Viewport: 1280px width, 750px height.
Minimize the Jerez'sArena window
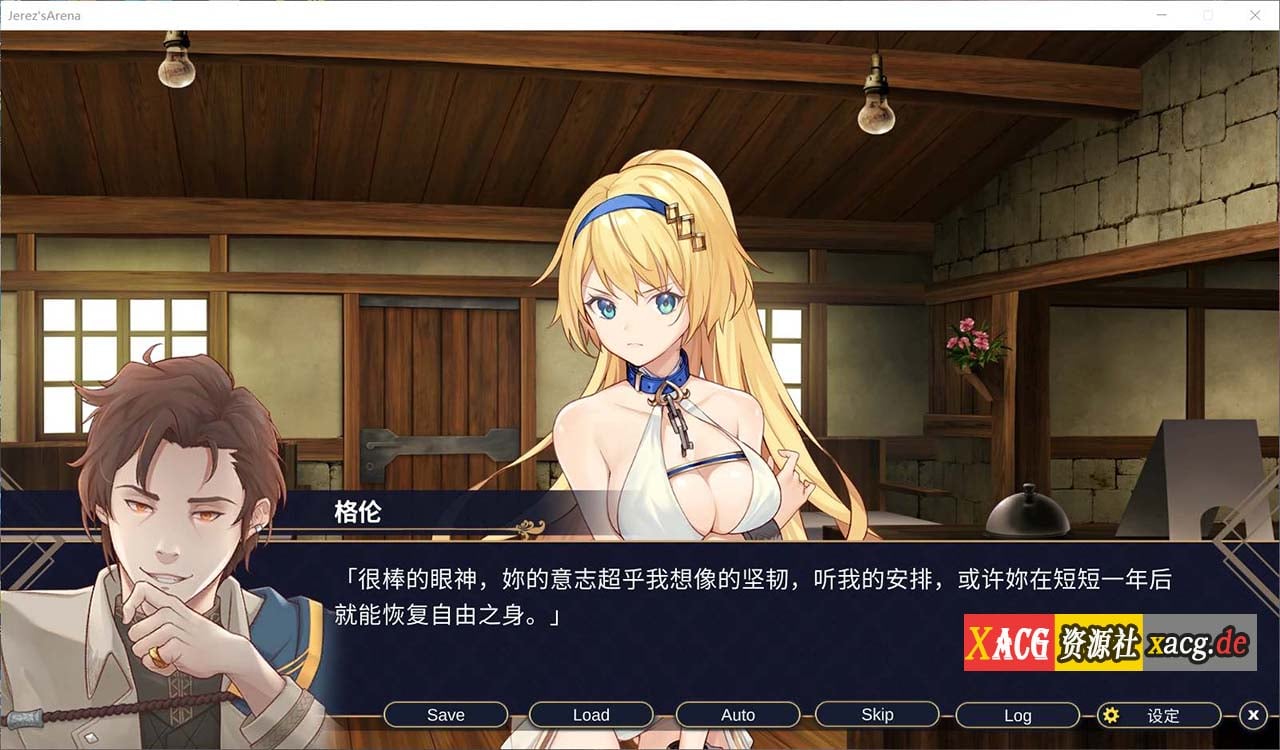[1161, 15]
